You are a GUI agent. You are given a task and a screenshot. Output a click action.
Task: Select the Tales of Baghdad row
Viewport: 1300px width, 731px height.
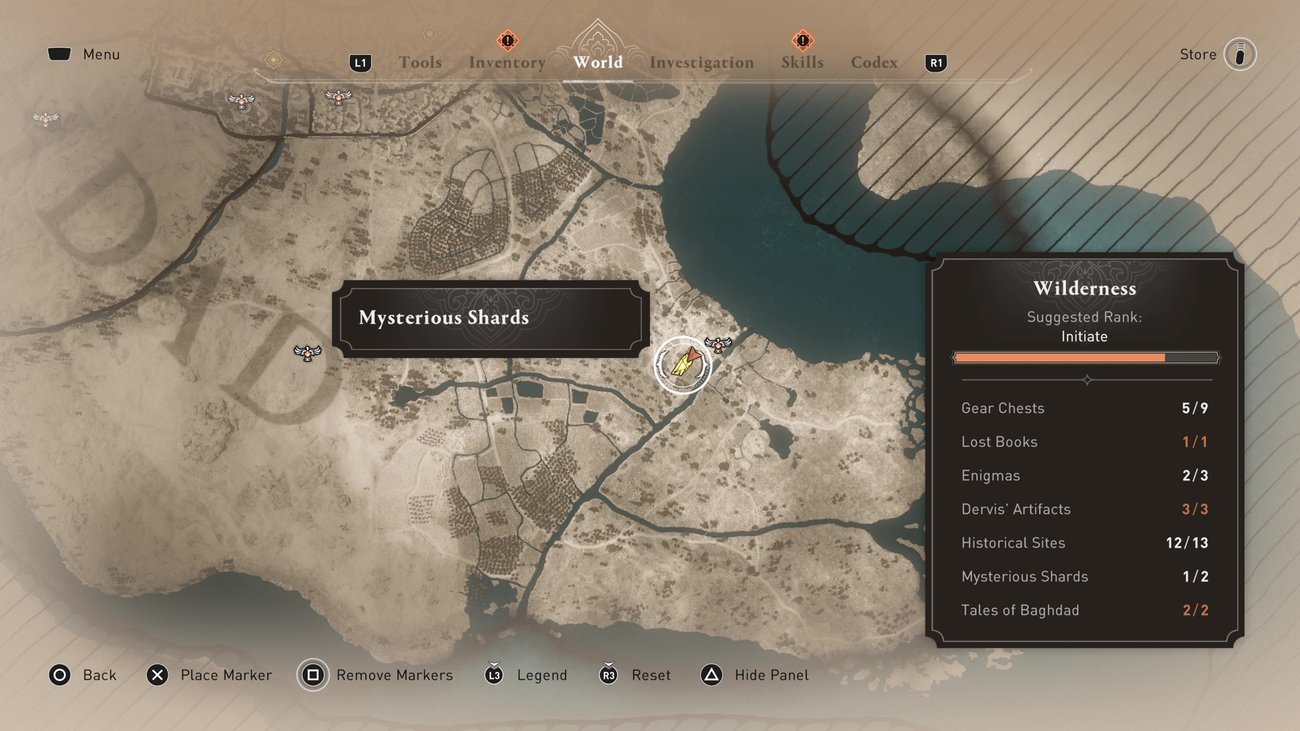point(1085,610)
